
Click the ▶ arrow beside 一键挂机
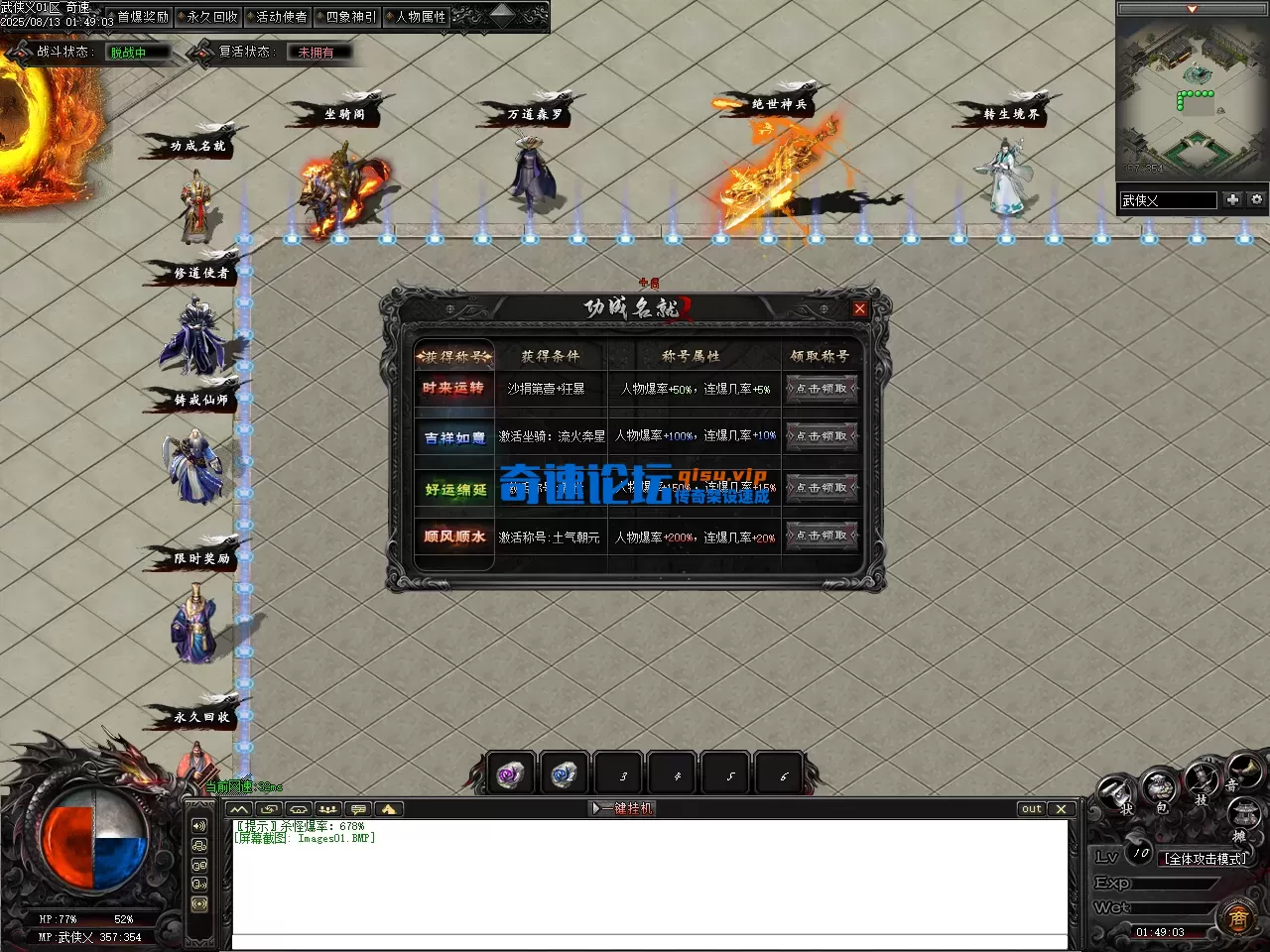click(x=595, y=808)
